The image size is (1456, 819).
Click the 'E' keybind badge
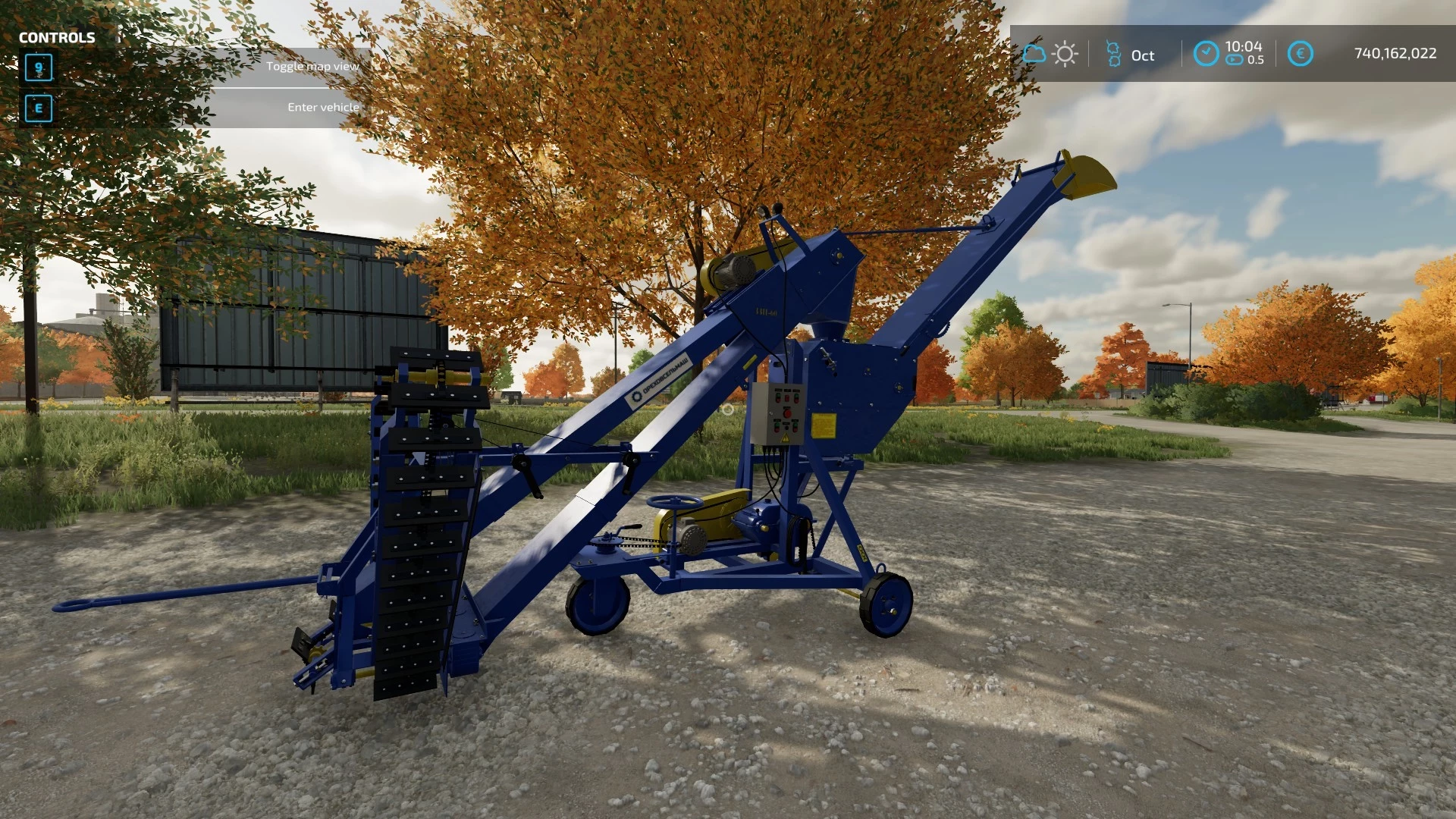pos(38,108)
